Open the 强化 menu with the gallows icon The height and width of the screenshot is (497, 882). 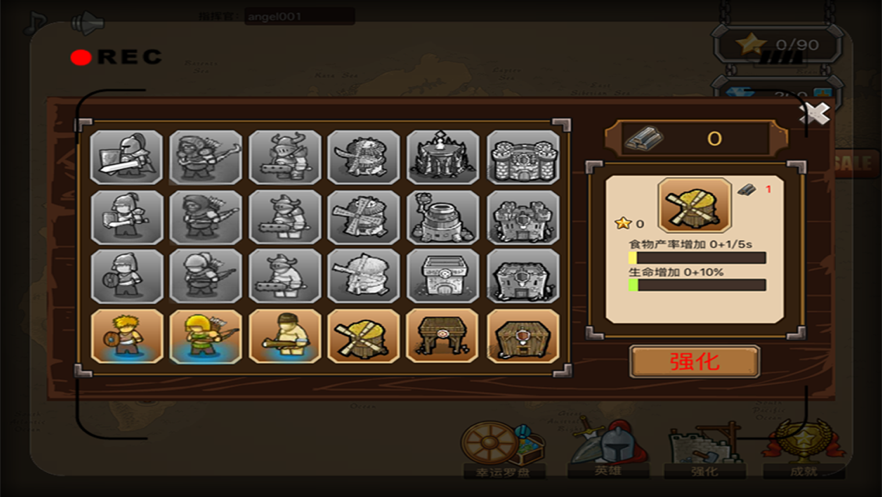click(x=704, y=448)
